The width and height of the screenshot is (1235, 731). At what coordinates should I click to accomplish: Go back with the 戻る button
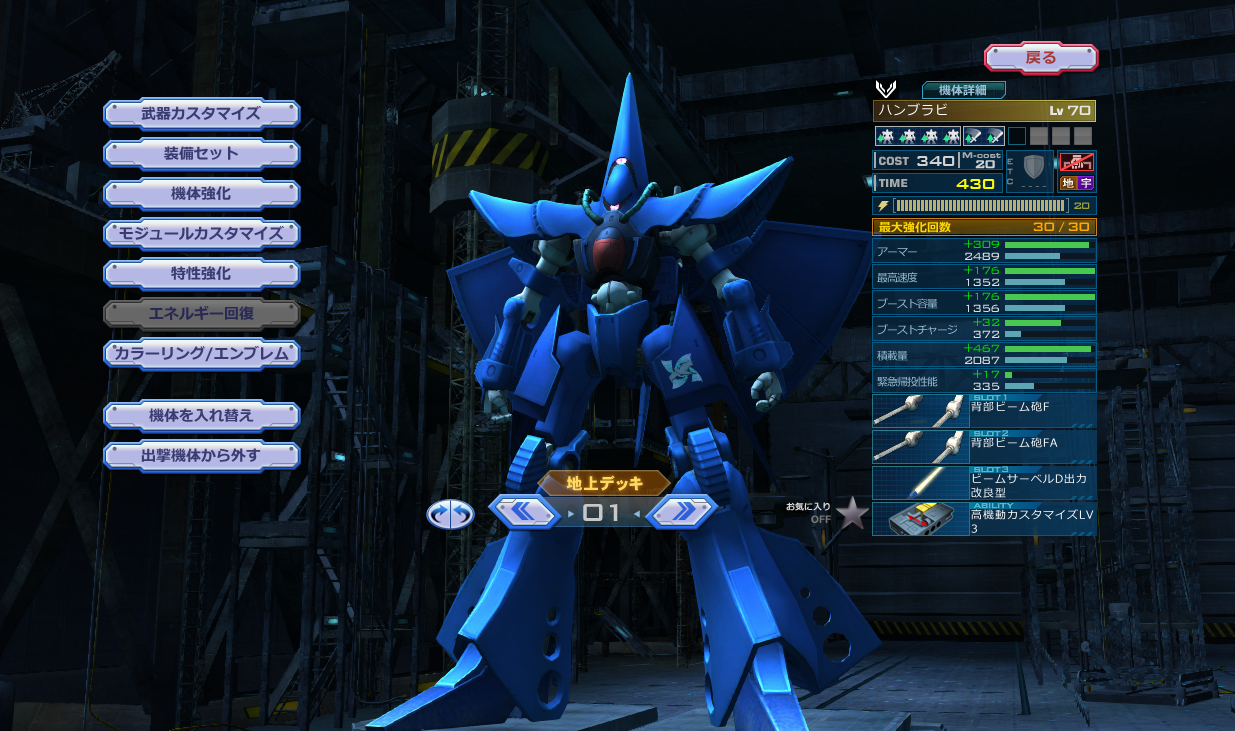1040,57
